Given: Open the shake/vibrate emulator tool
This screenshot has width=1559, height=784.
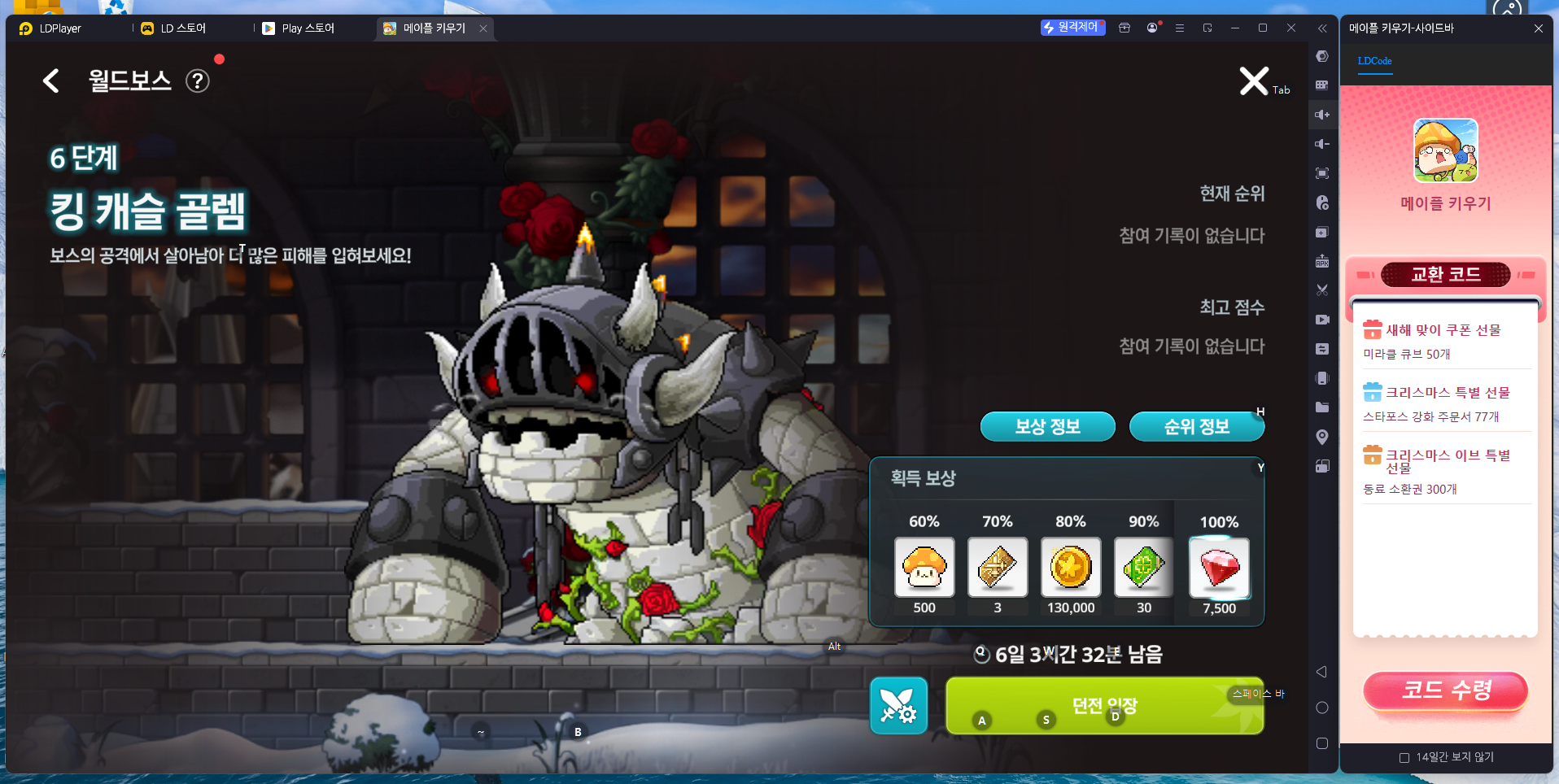Looking at the screenshot, I should 1322,378.
